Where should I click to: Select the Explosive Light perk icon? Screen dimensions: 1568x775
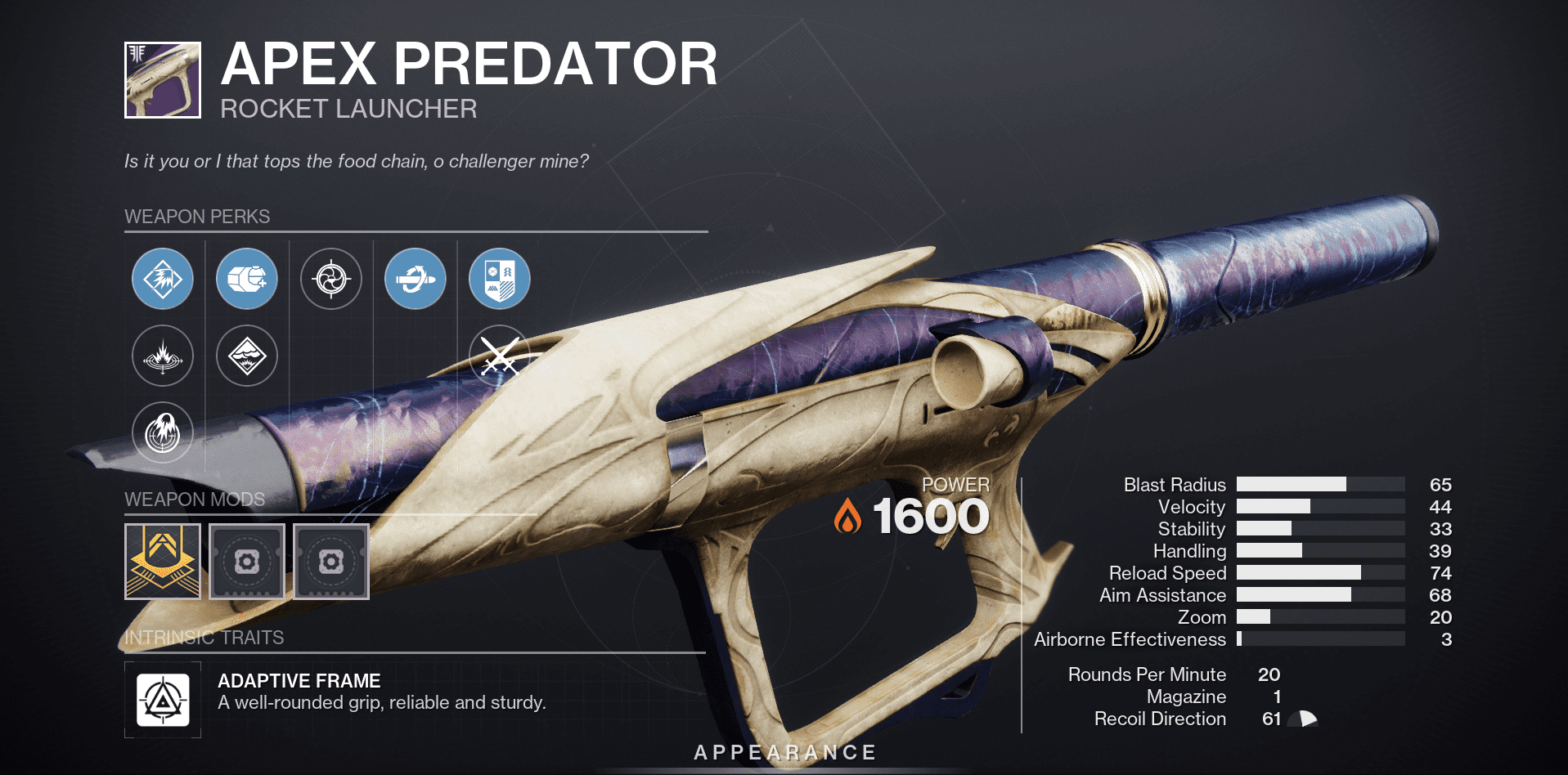246,356
